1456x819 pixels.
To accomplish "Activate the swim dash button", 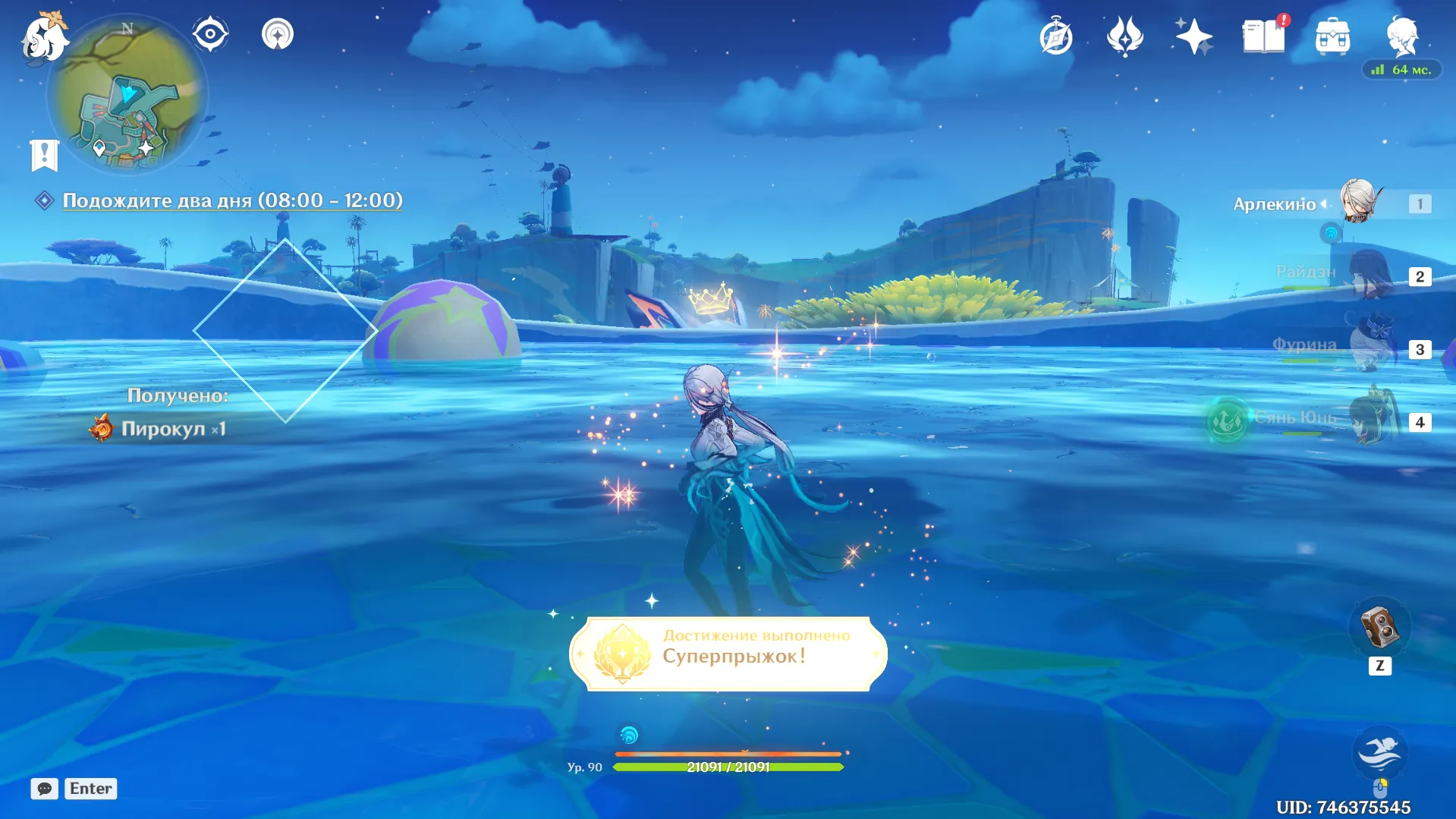I will (1379, 752).
